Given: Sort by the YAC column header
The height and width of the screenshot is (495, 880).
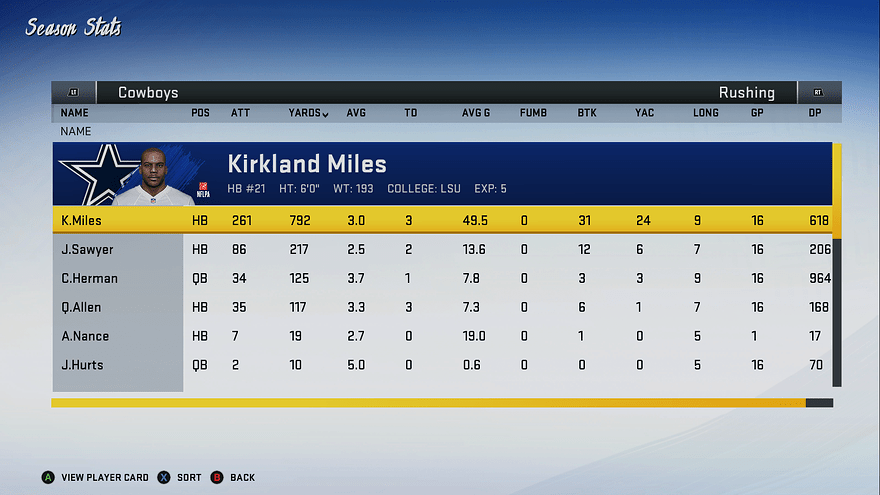Looking at the screenshot, I should (644, 113).
